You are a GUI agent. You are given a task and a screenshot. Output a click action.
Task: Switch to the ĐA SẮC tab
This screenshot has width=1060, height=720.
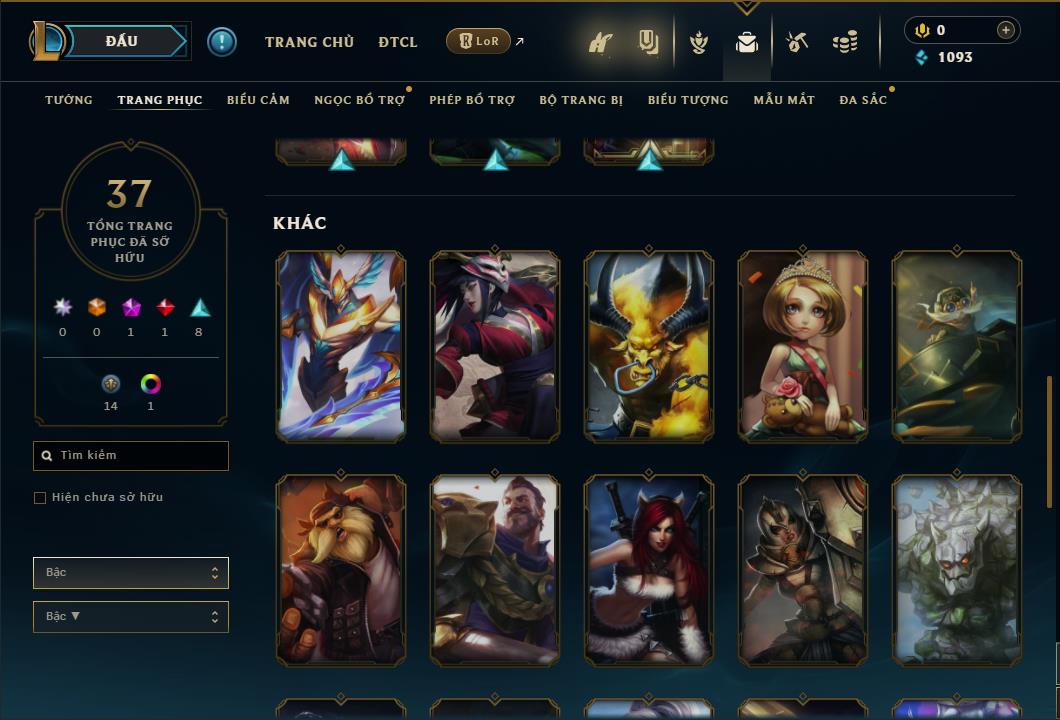[863, 100]
